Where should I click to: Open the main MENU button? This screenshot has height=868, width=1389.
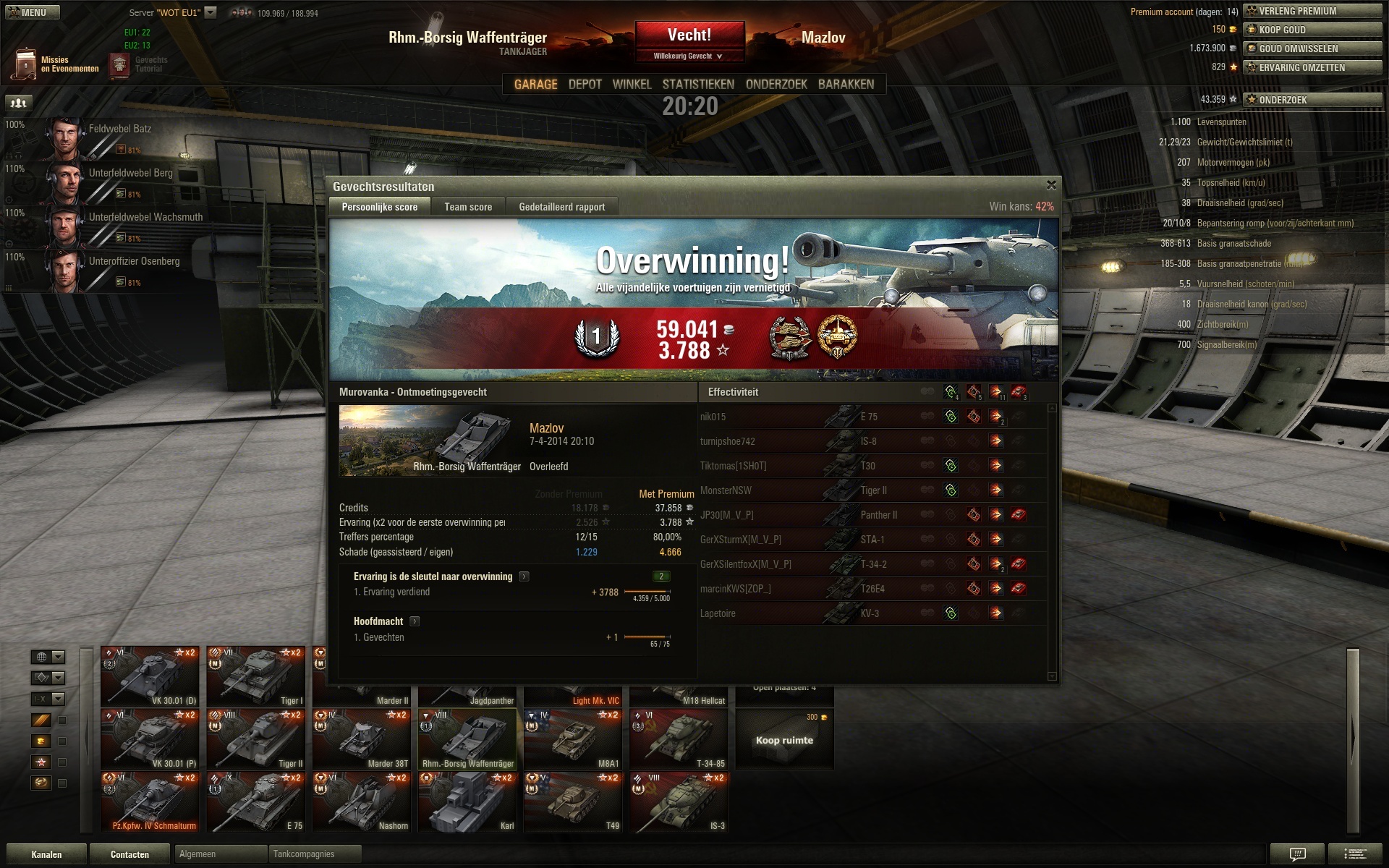(x=33, y=12)
